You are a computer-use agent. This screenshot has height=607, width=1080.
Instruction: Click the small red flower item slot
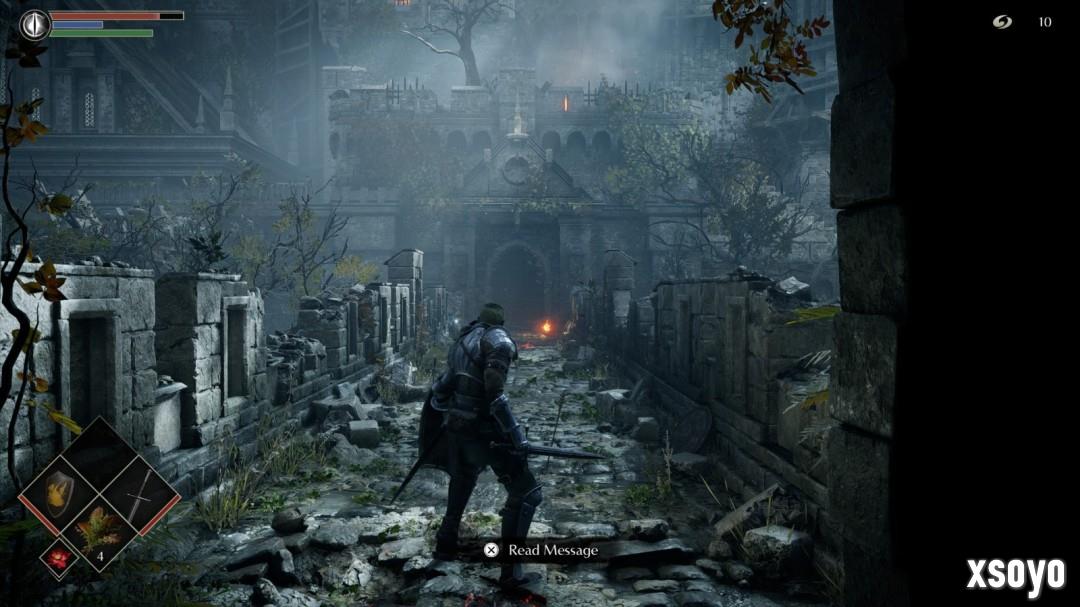point(59,559)
